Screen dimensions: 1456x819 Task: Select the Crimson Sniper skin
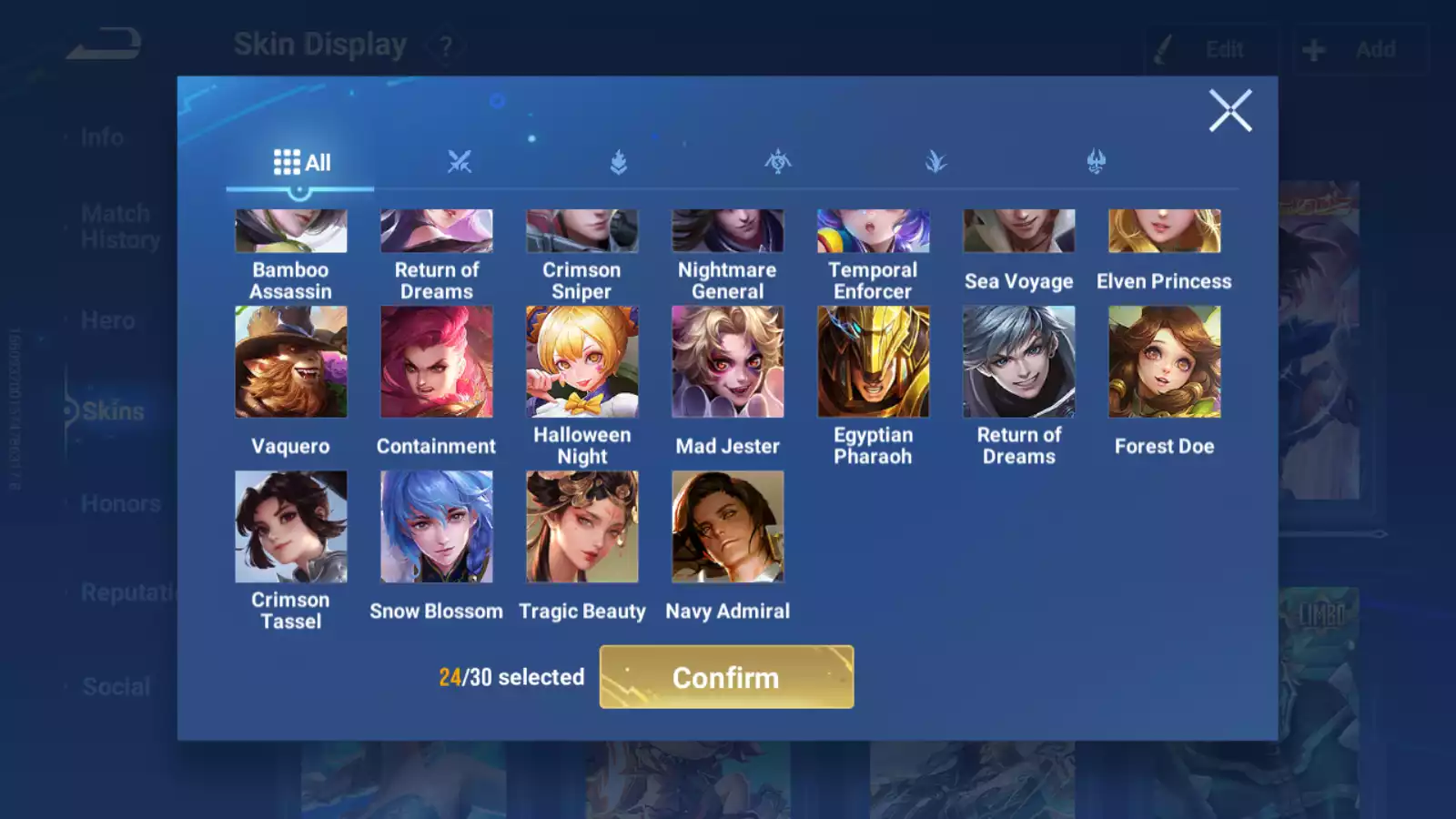coord(582,232)
